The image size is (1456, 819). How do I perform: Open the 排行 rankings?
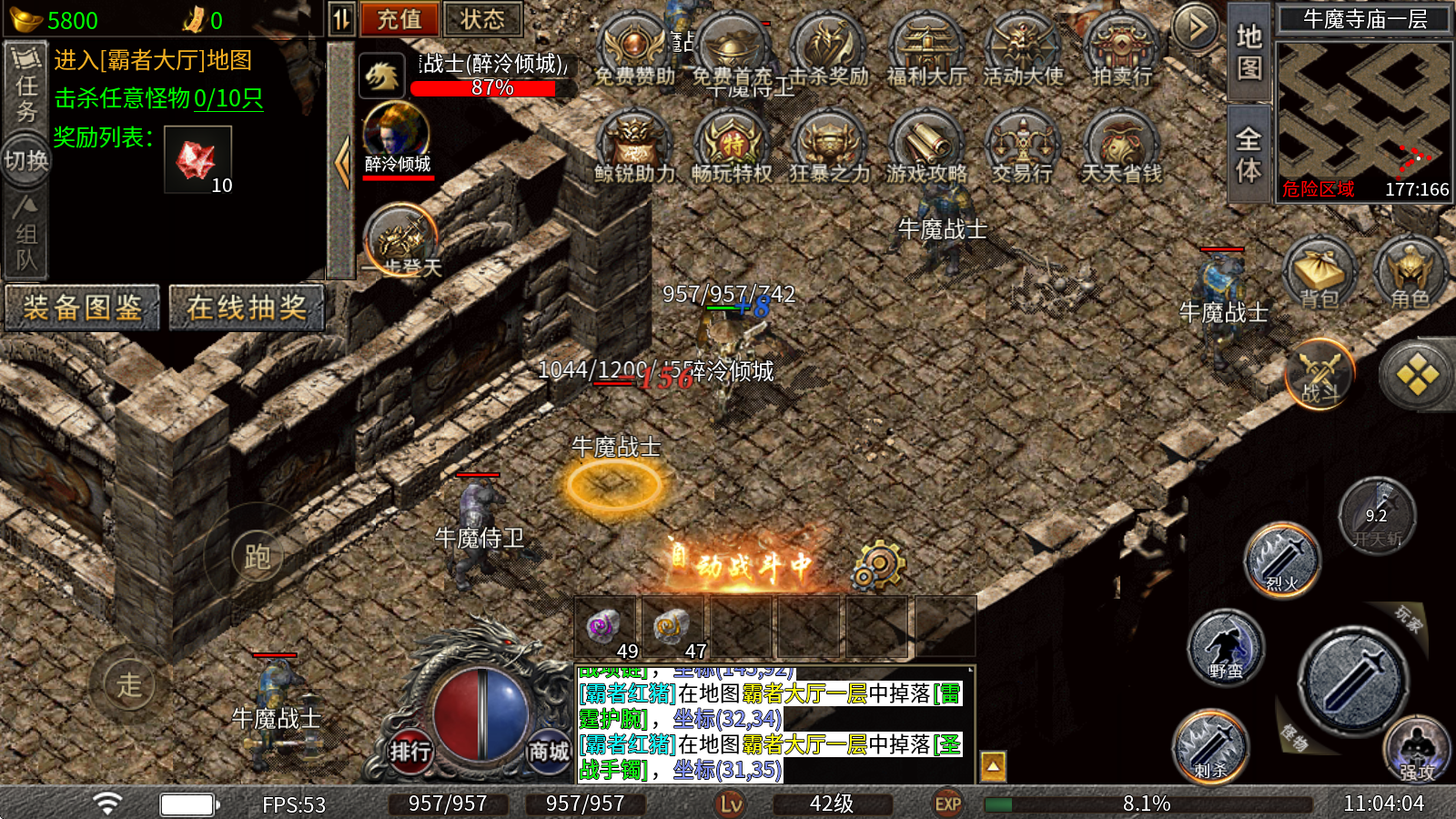click(x=410, y=751)
